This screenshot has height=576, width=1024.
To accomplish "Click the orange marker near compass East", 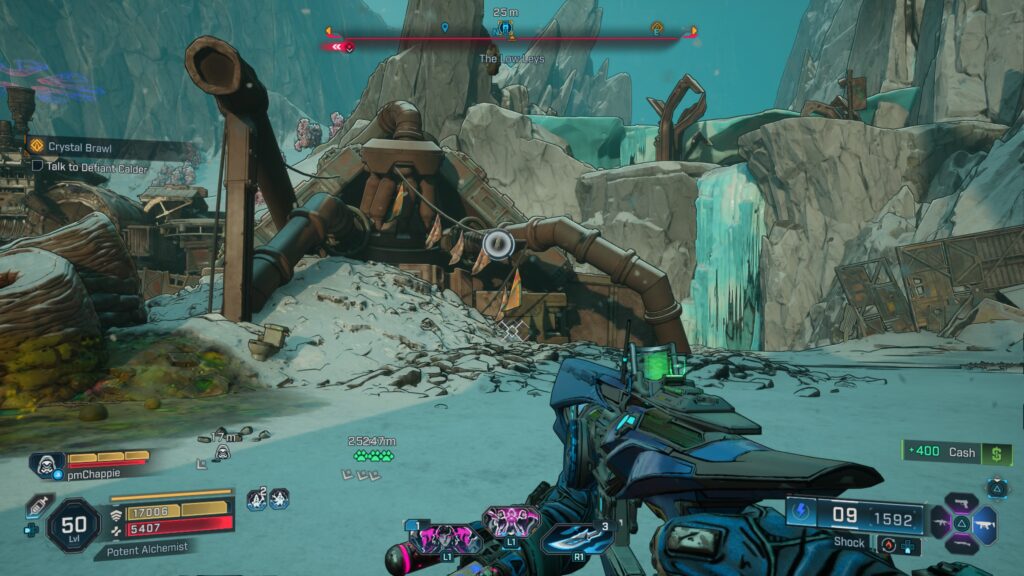I will (657, 27).
